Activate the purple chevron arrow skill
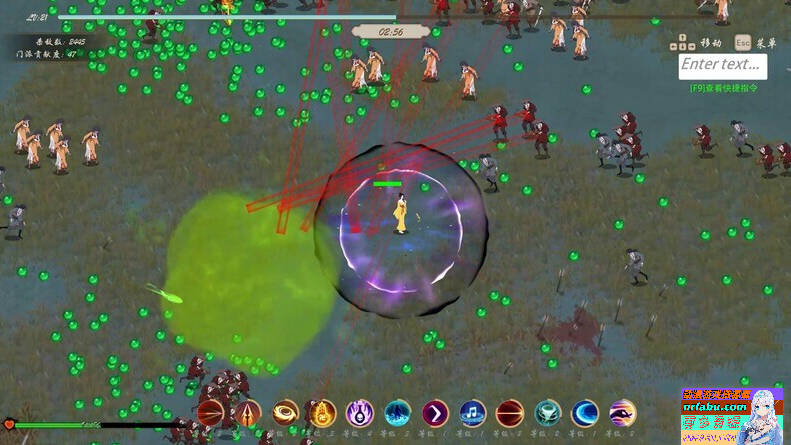The width and height of the screenshot is (791, 445). [435, 412]
